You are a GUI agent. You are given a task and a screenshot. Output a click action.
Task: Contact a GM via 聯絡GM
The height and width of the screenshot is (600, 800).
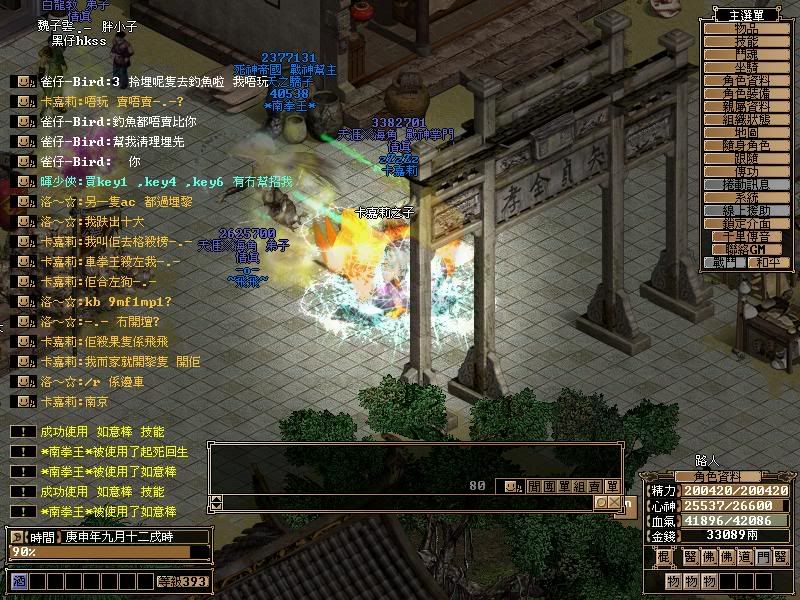746,250
